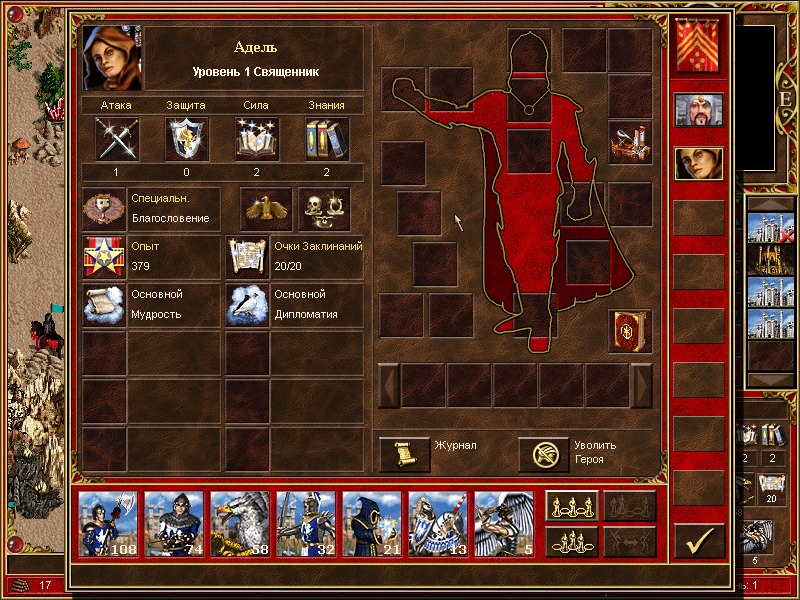Switch to the bearded hero portrait

(698, 110)
